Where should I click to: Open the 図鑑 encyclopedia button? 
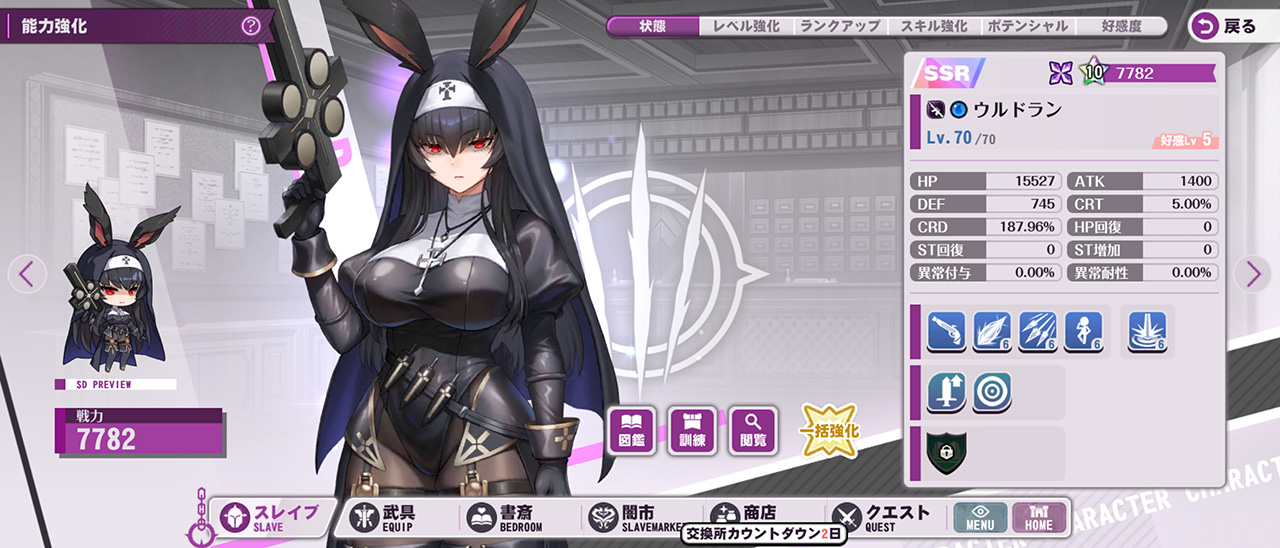(632, 430)
